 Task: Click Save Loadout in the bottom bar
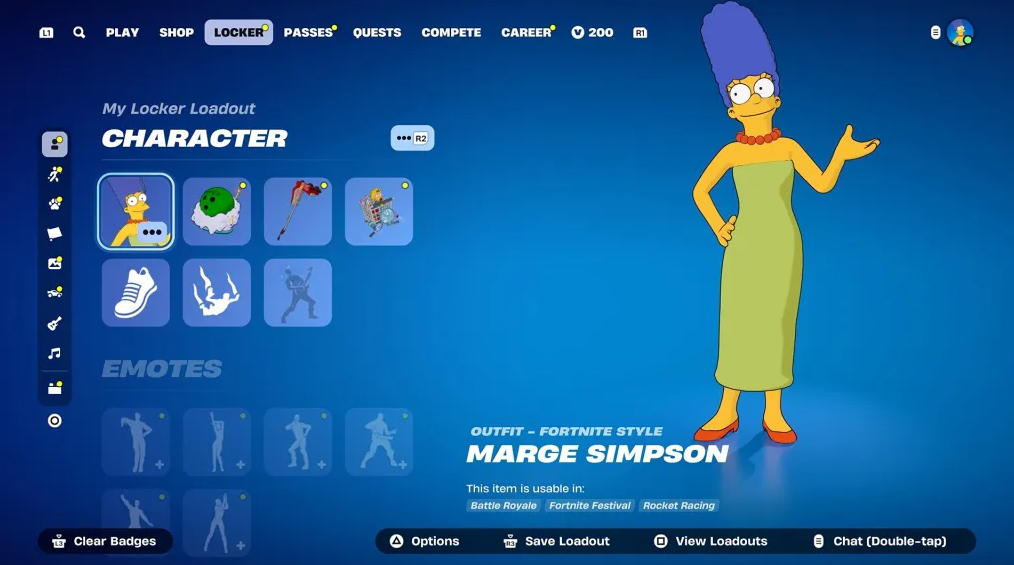pos(556,541)
